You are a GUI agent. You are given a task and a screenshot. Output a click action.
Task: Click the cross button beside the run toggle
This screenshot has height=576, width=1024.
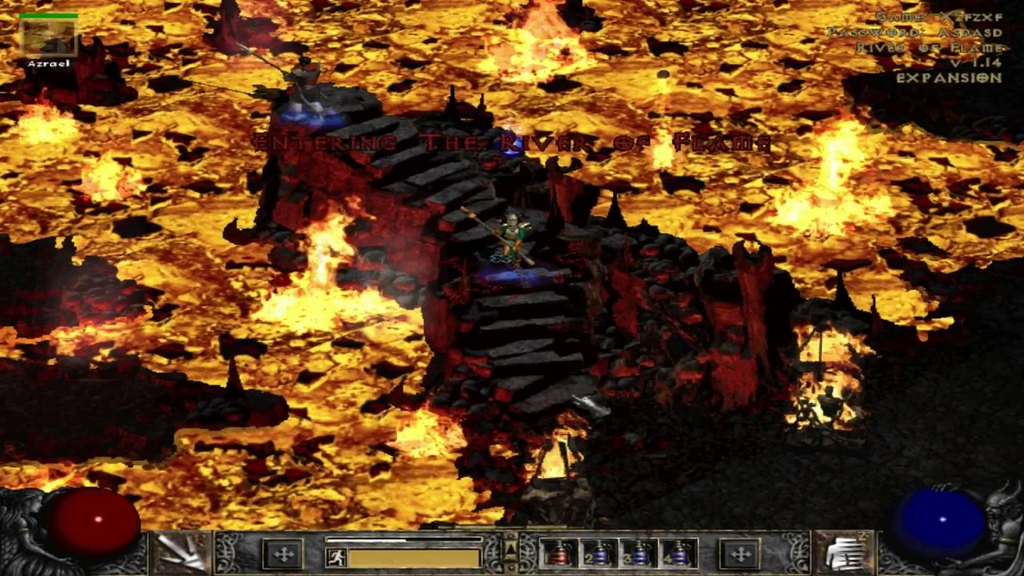click(283, 553)
